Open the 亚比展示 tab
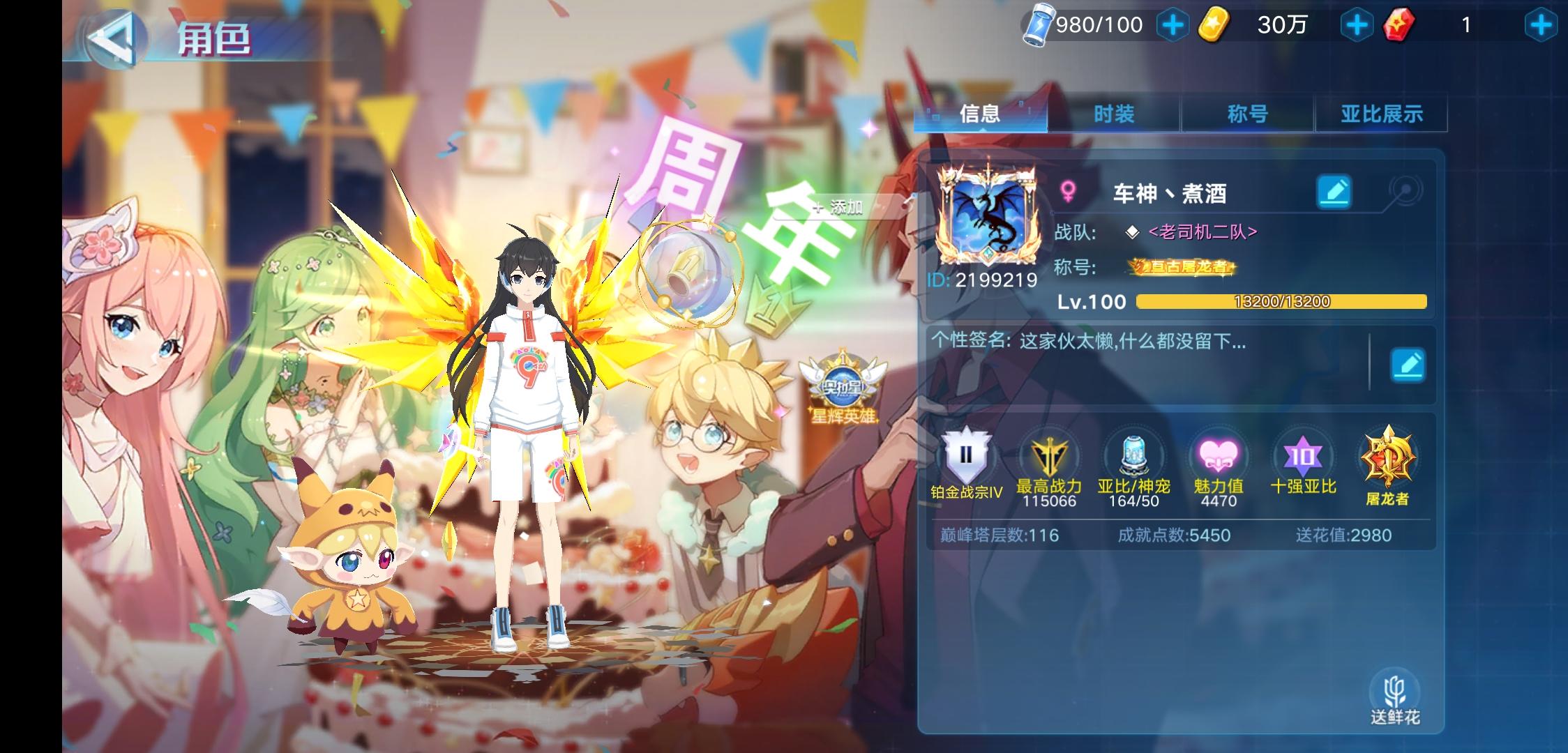Screen dimensions: 1568x753 coord(1380,114)
